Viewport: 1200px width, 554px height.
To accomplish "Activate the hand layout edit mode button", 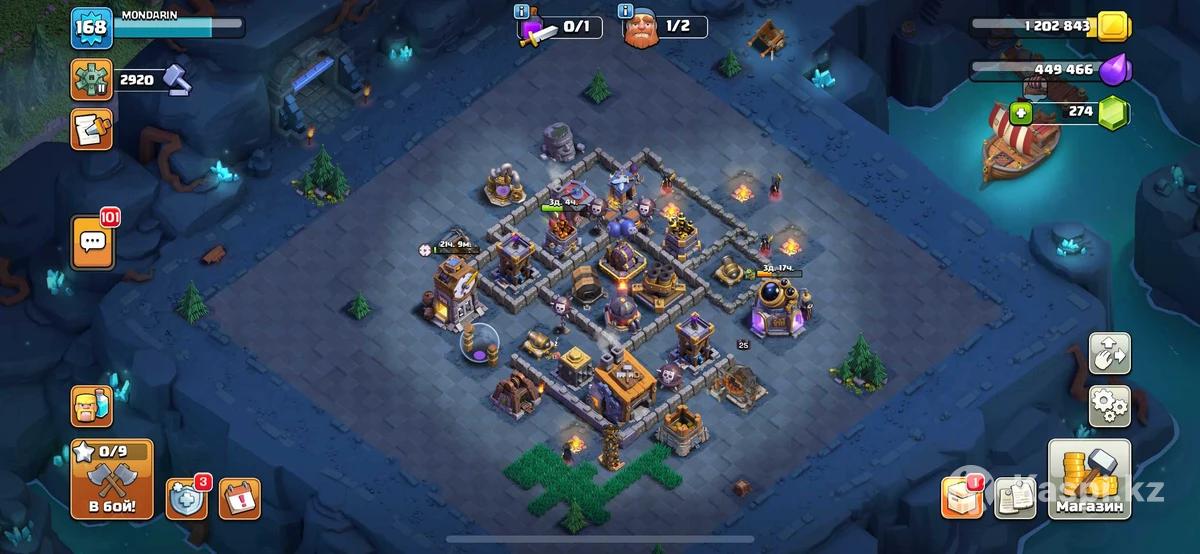I will click(1109, 353).
